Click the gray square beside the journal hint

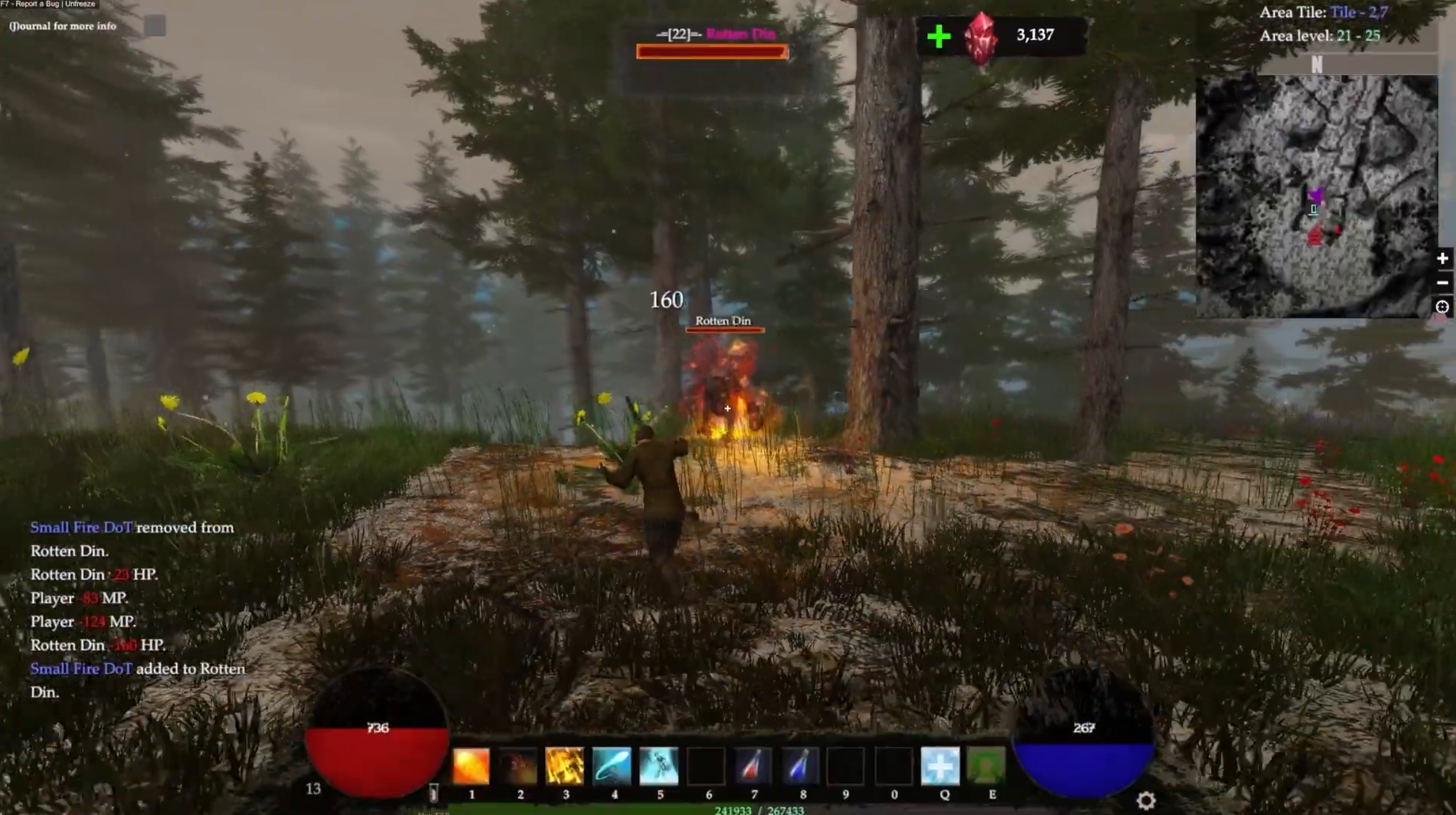click(x=155, y=26)
